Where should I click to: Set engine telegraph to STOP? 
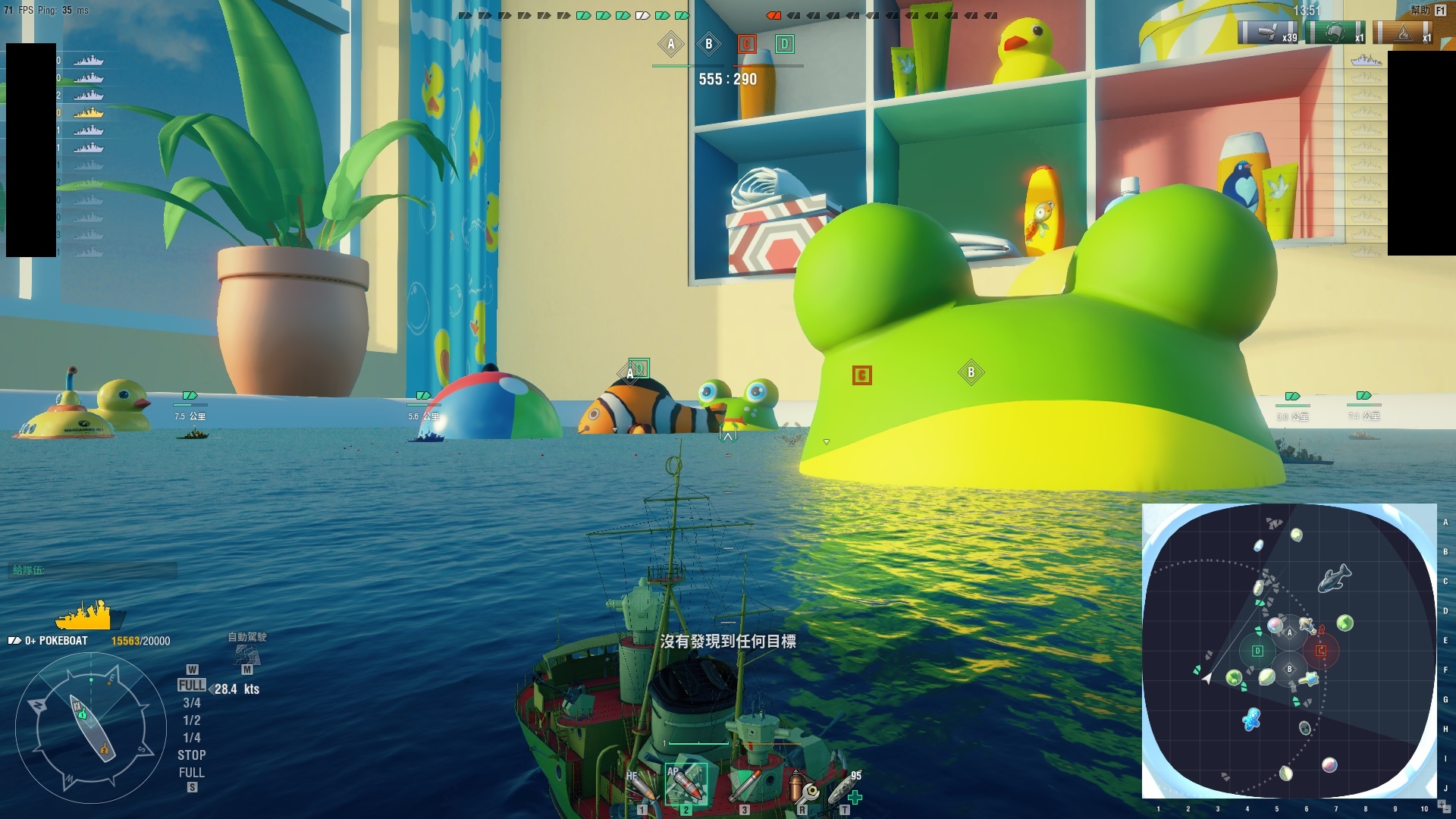tap(192, 755)
